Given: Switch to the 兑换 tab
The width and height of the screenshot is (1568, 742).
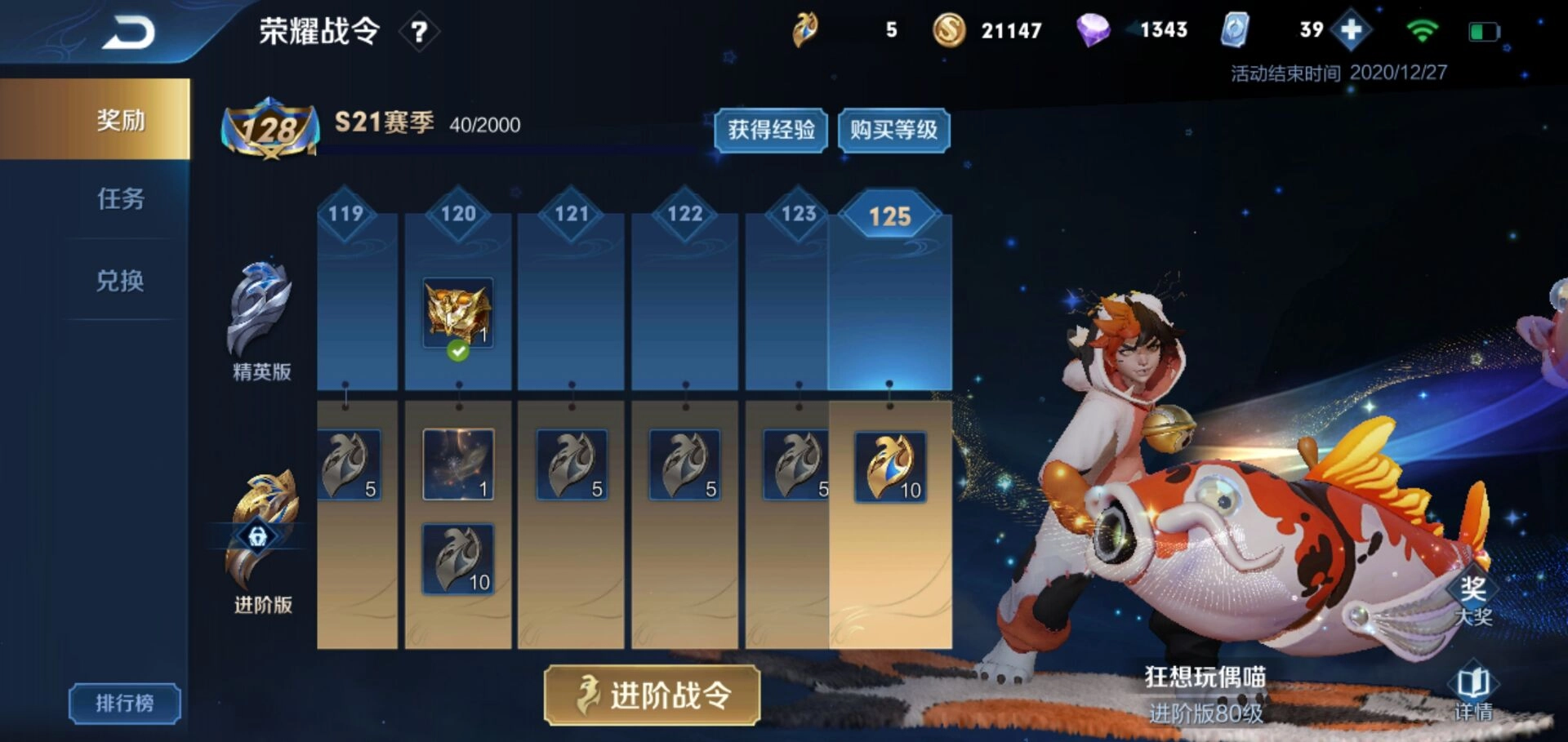Looking at the screenshot, I should click(x=119, y=282).
